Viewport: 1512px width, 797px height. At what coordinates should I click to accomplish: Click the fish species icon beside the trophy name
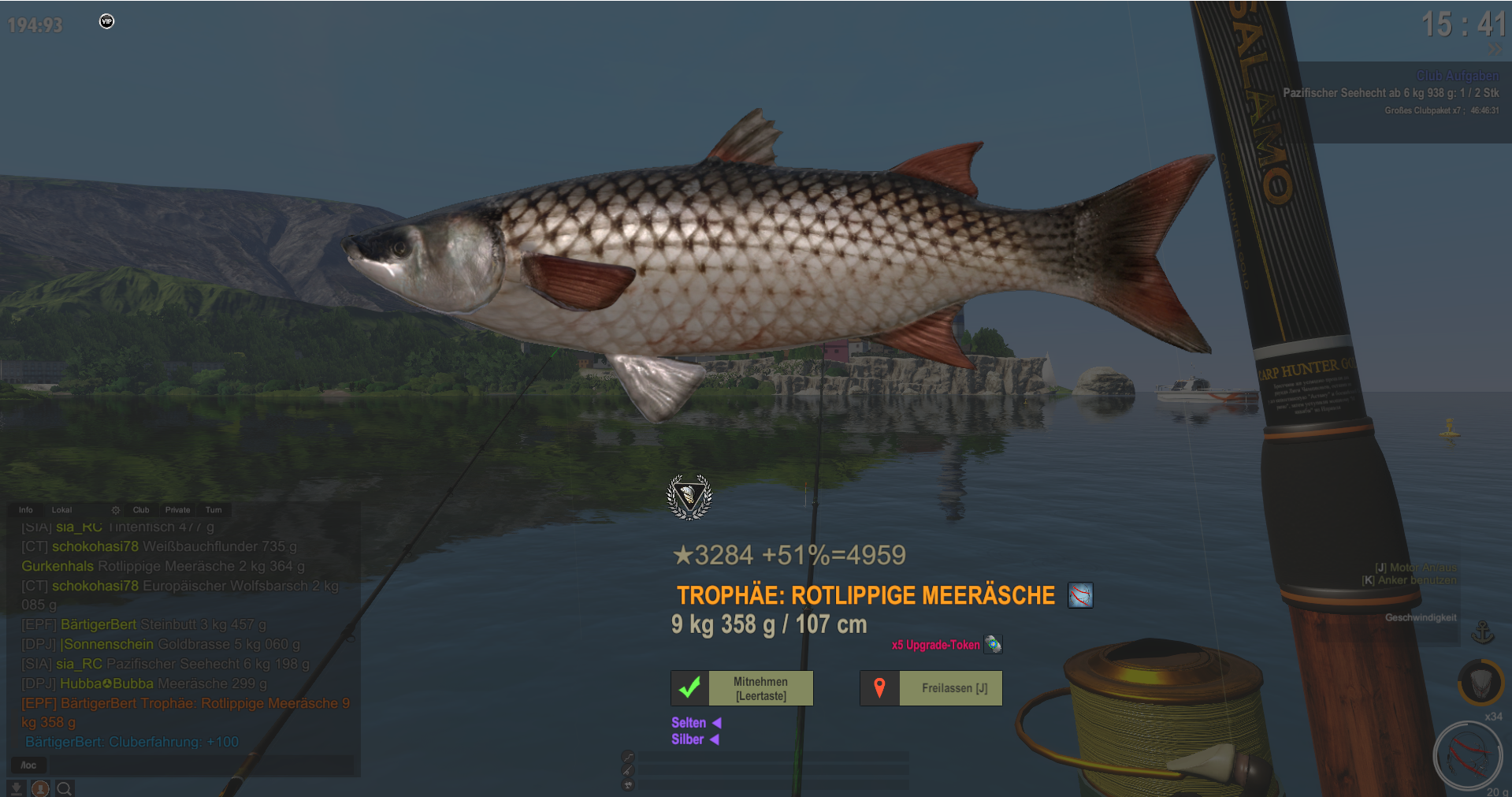pyautogui.click(x=1080, y=595)
